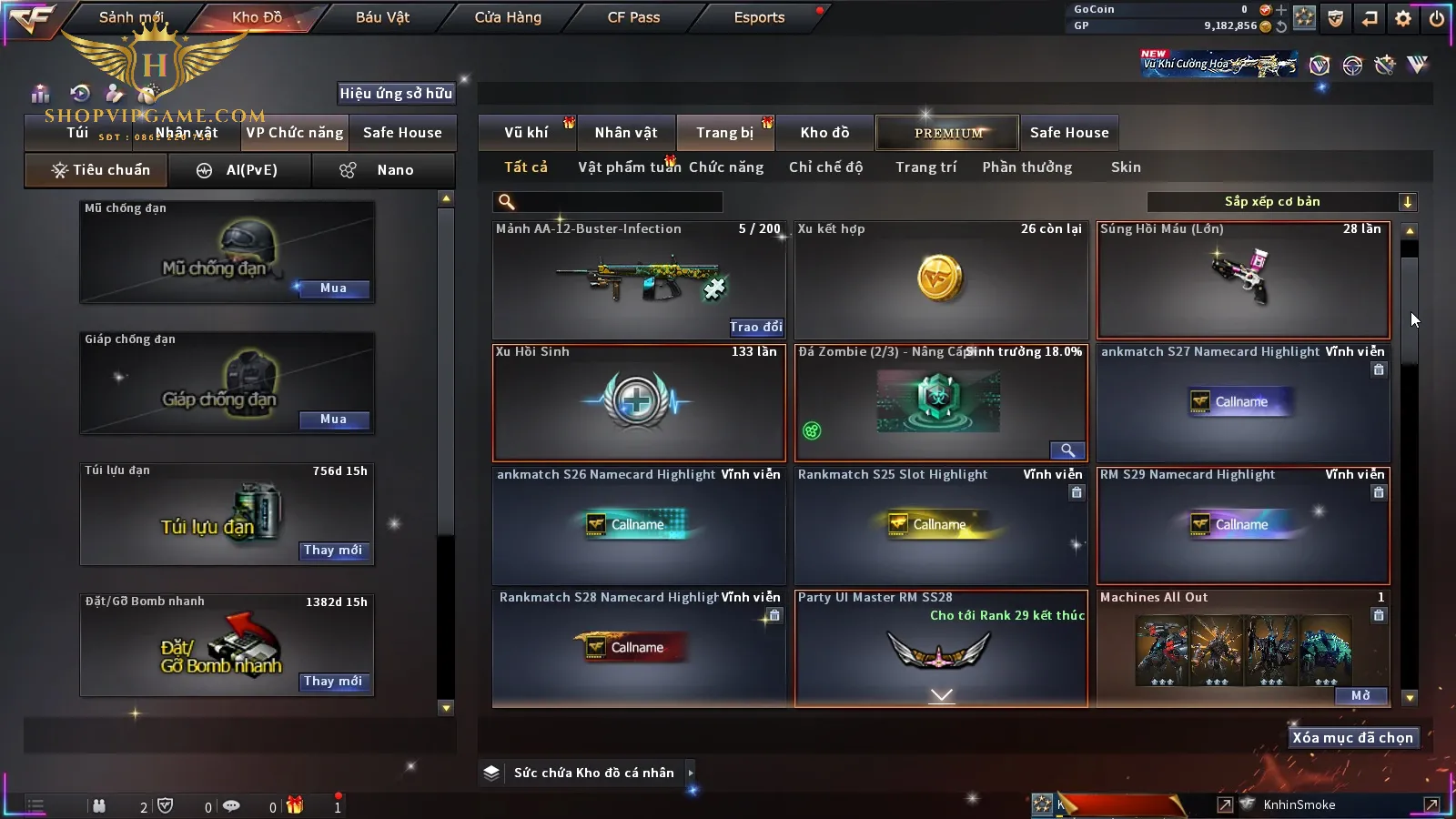Show the Chỉ chế độ filter
This screenshot has height=819, width=1456.
[825, 167]
